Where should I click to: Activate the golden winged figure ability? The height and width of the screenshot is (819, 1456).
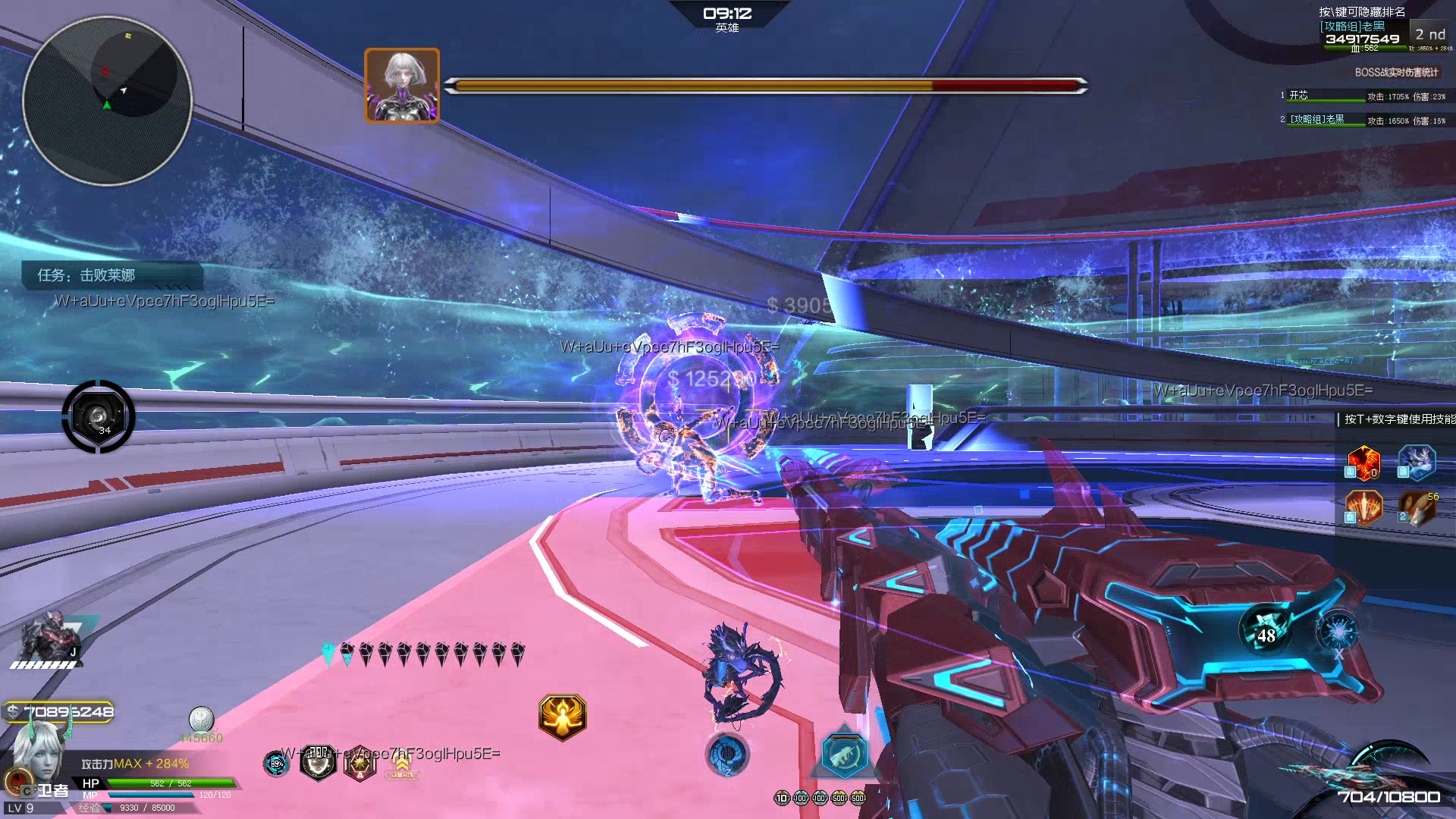tap(562, 717)
